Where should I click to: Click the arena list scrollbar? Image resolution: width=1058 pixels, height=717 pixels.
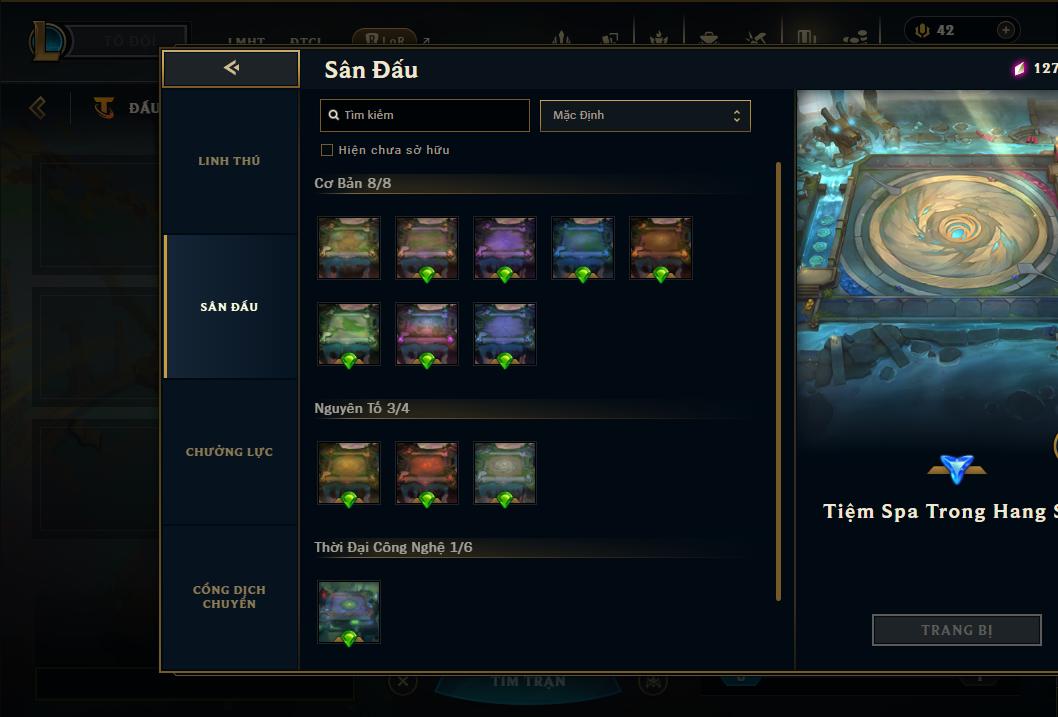click(x=778, y=380)
